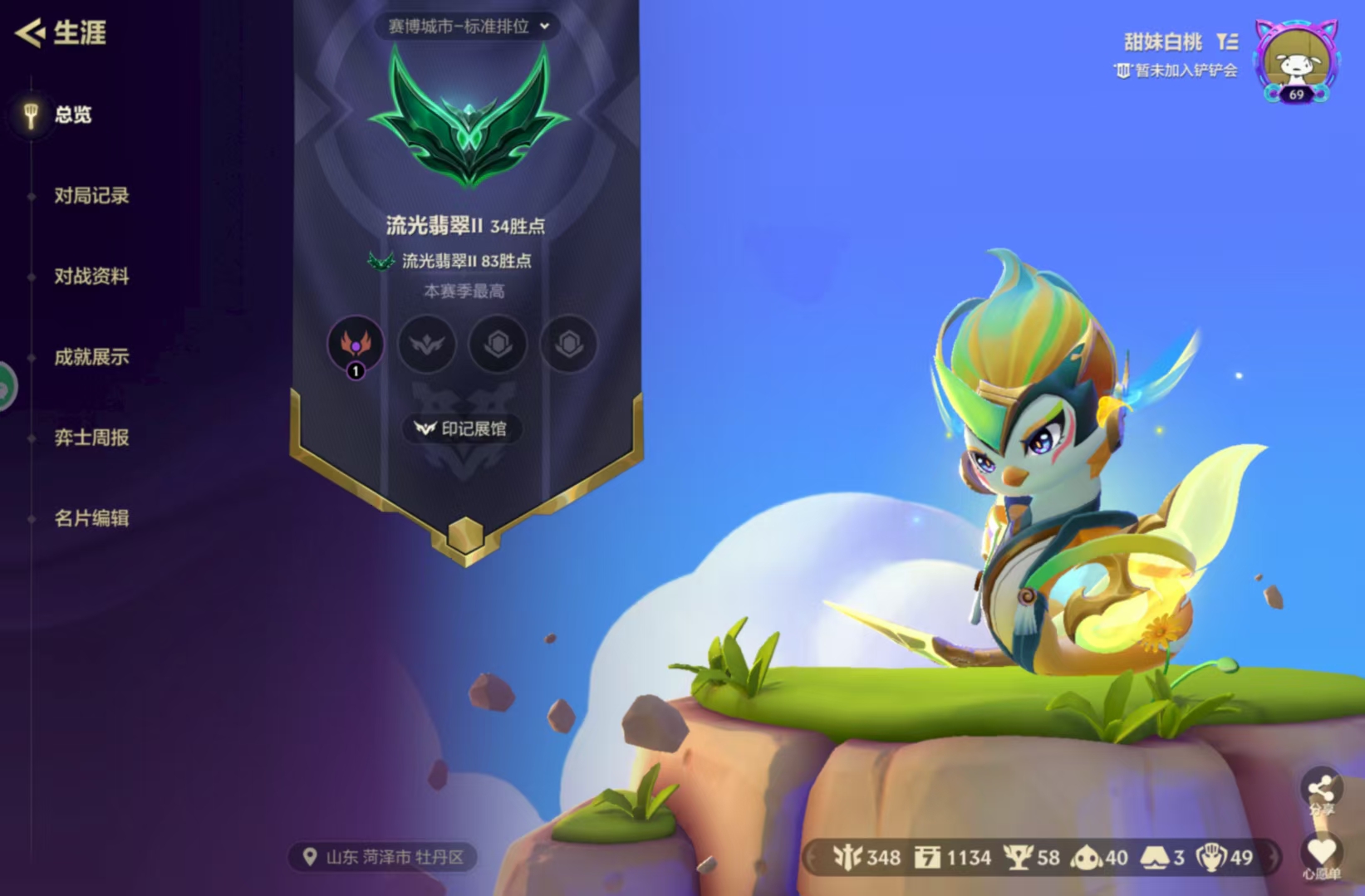Select the red winged badge with number 1

[x=356, y=344]
